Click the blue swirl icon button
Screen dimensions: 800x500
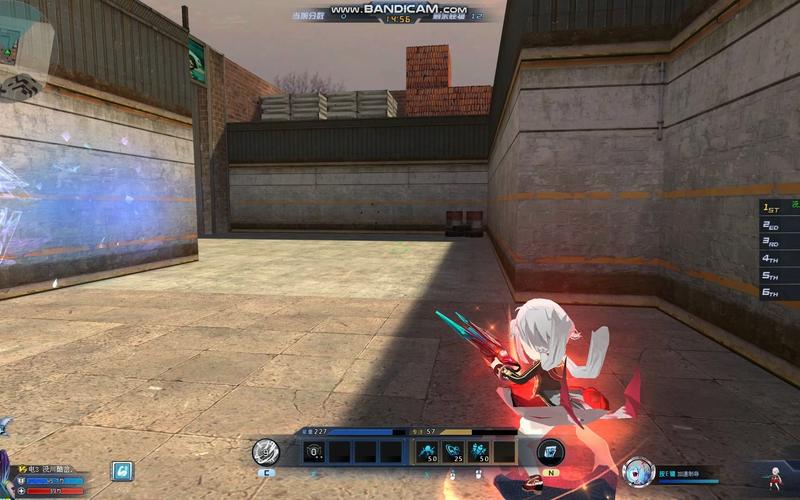pyautogui.click(x=122, y=470)
